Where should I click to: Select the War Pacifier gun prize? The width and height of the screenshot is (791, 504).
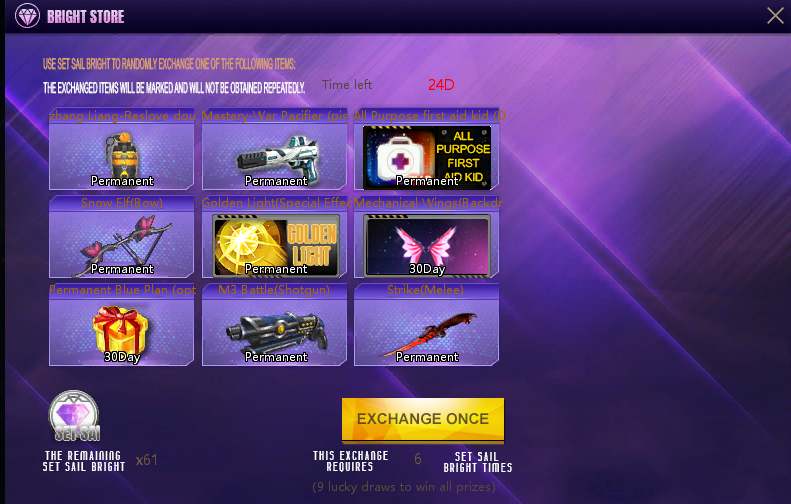pyautogui.click(x=275, y=156)
